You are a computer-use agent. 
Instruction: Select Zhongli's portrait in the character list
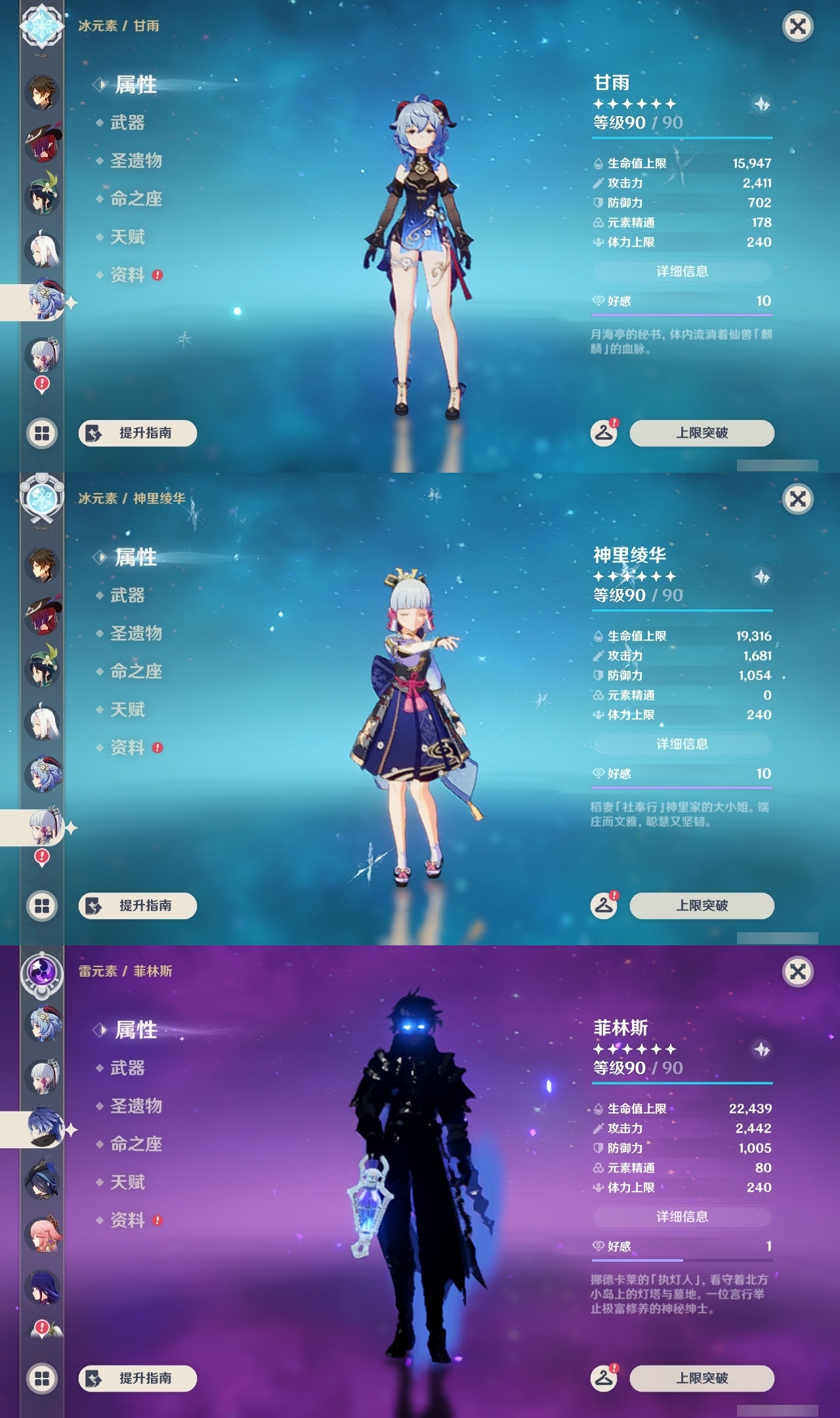tap(42, 93)
